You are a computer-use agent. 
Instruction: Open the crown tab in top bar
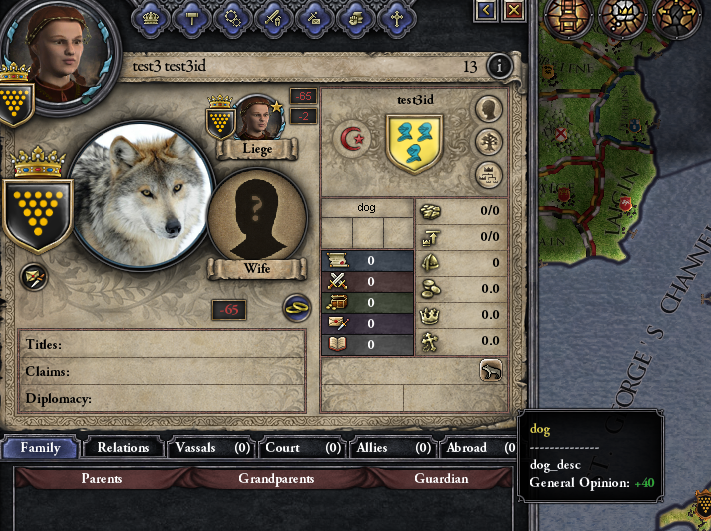152,15
